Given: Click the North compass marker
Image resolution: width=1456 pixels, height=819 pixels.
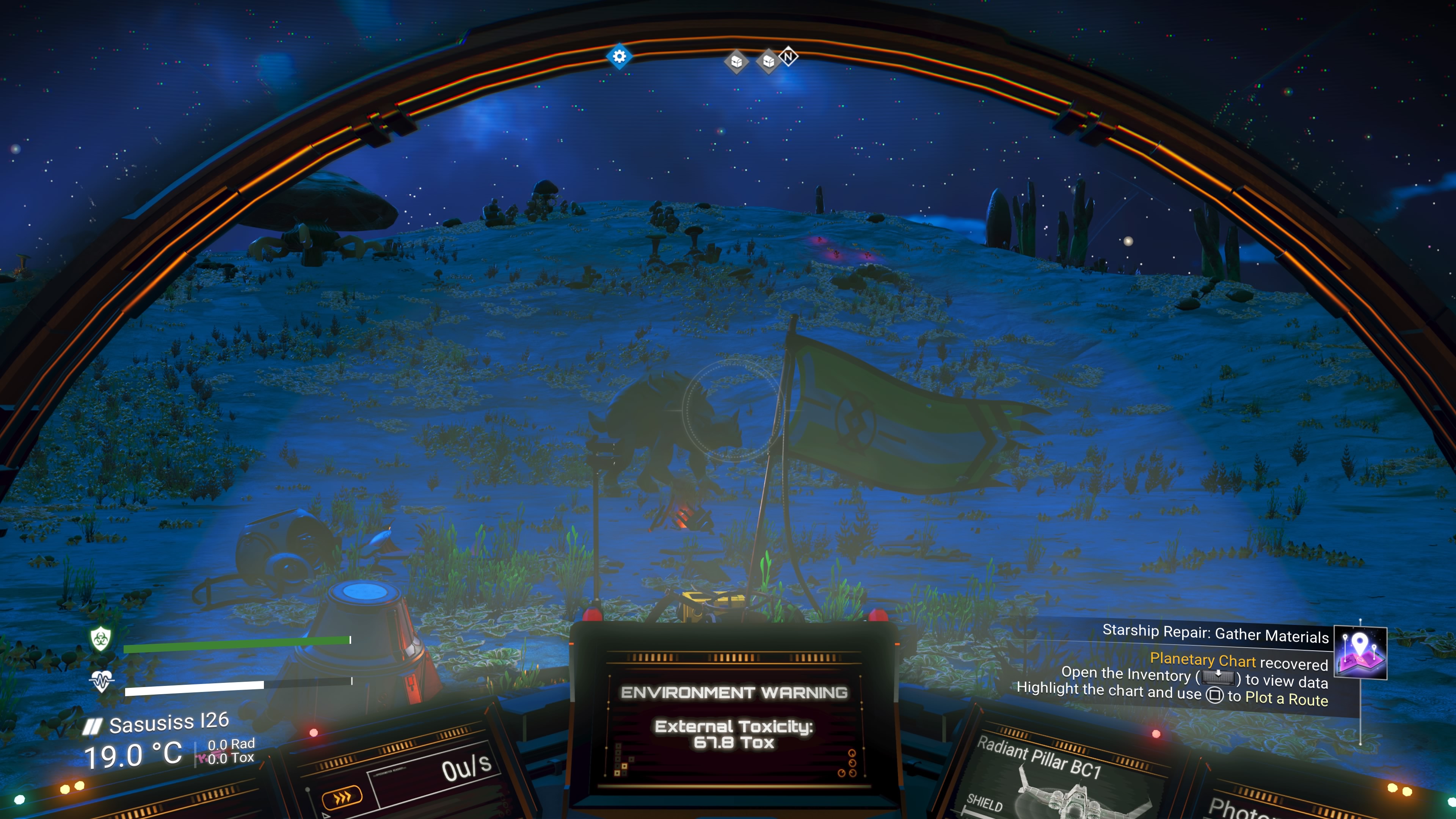Looking at the screenshot, I should pyautogui.click(x=788, y=56).
